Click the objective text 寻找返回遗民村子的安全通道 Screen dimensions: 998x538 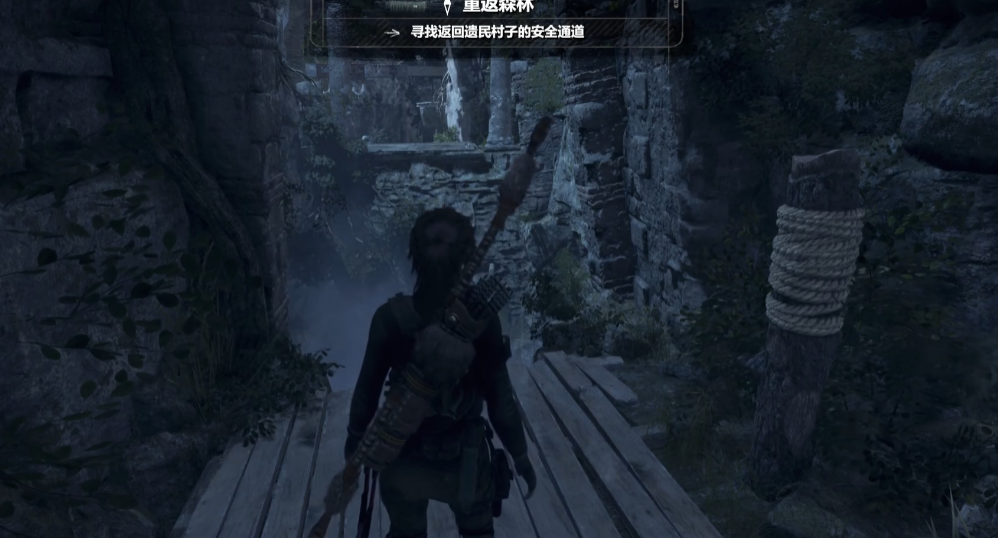click(497, 32)
